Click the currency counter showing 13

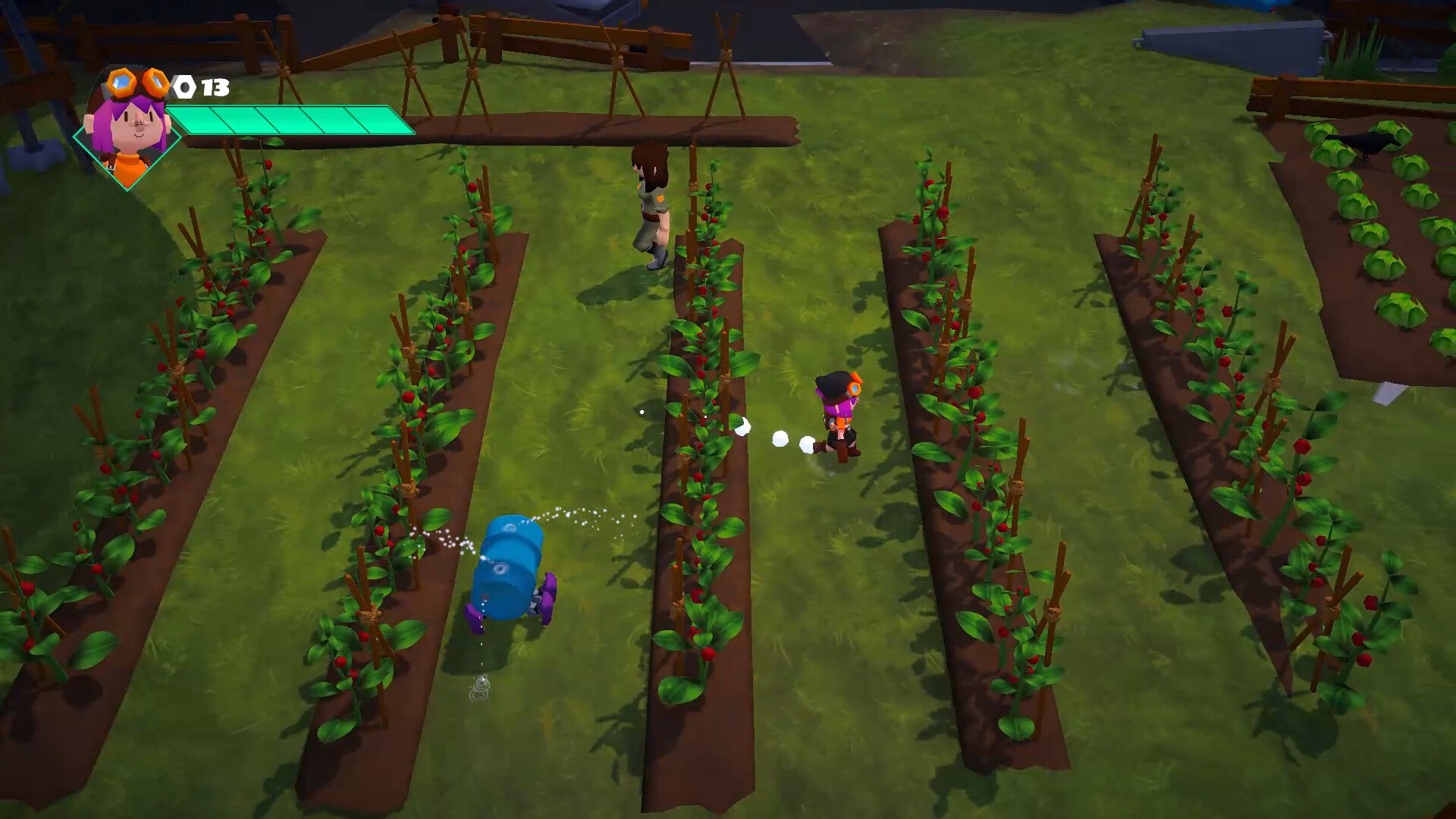[213, 86]
